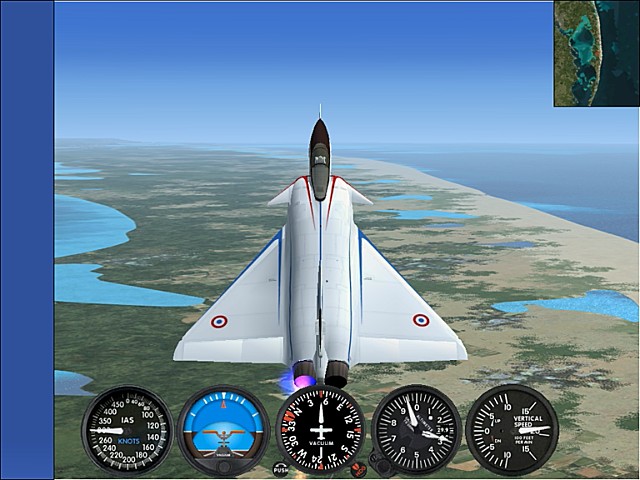This screenshot has width=640, height=480.
Task: Select the altimeter gauge
Action: [416, 430]
